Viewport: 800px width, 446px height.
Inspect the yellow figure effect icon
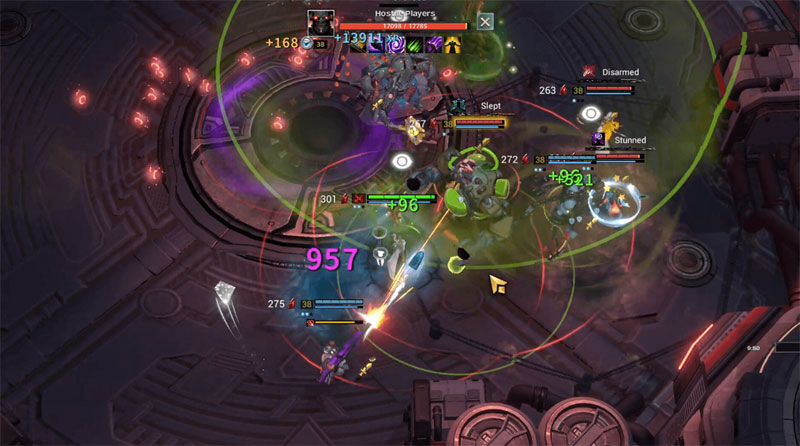tap(453, 44)
